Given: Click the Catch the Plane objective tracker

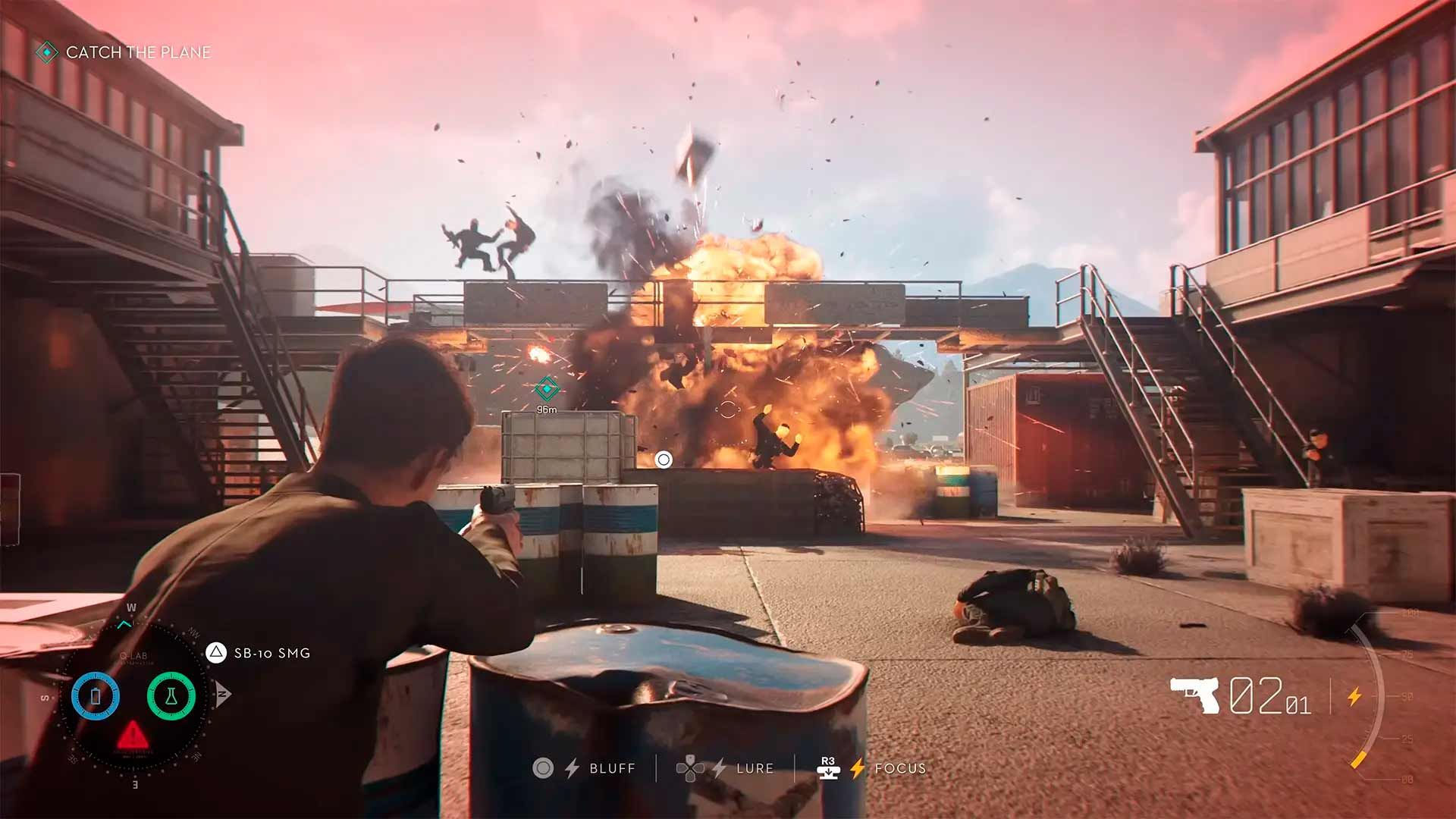Looking at the screenshot, I should pyautogui.click(x=125, y=52).
